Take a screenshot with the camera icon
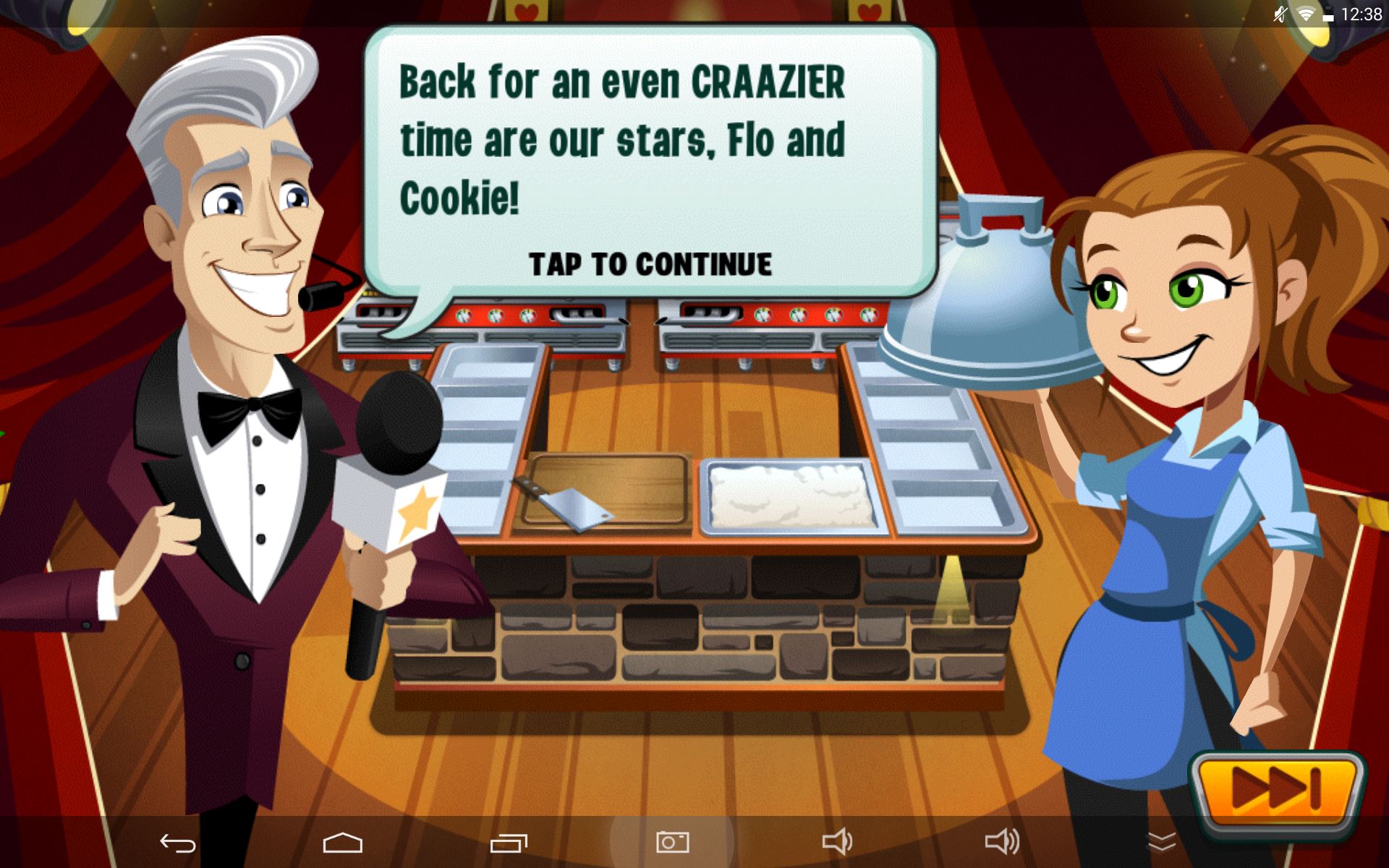Viewport: 1389px width, 868px height. (x=673, y=842)
